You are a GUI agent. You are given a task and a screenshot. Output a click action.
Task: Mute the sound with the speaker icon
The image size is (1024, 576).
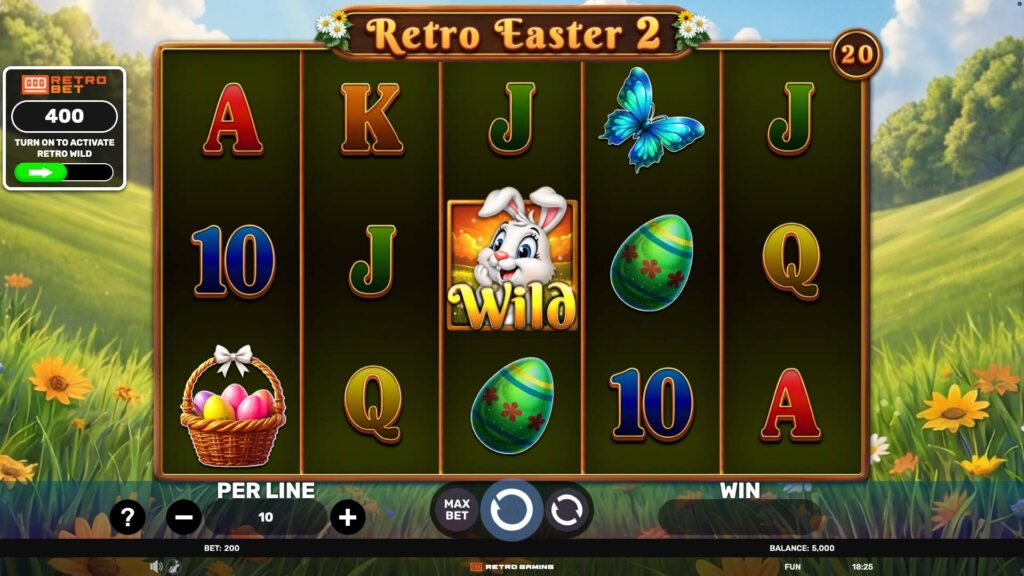pyautogui.click(x=156, y=566)
